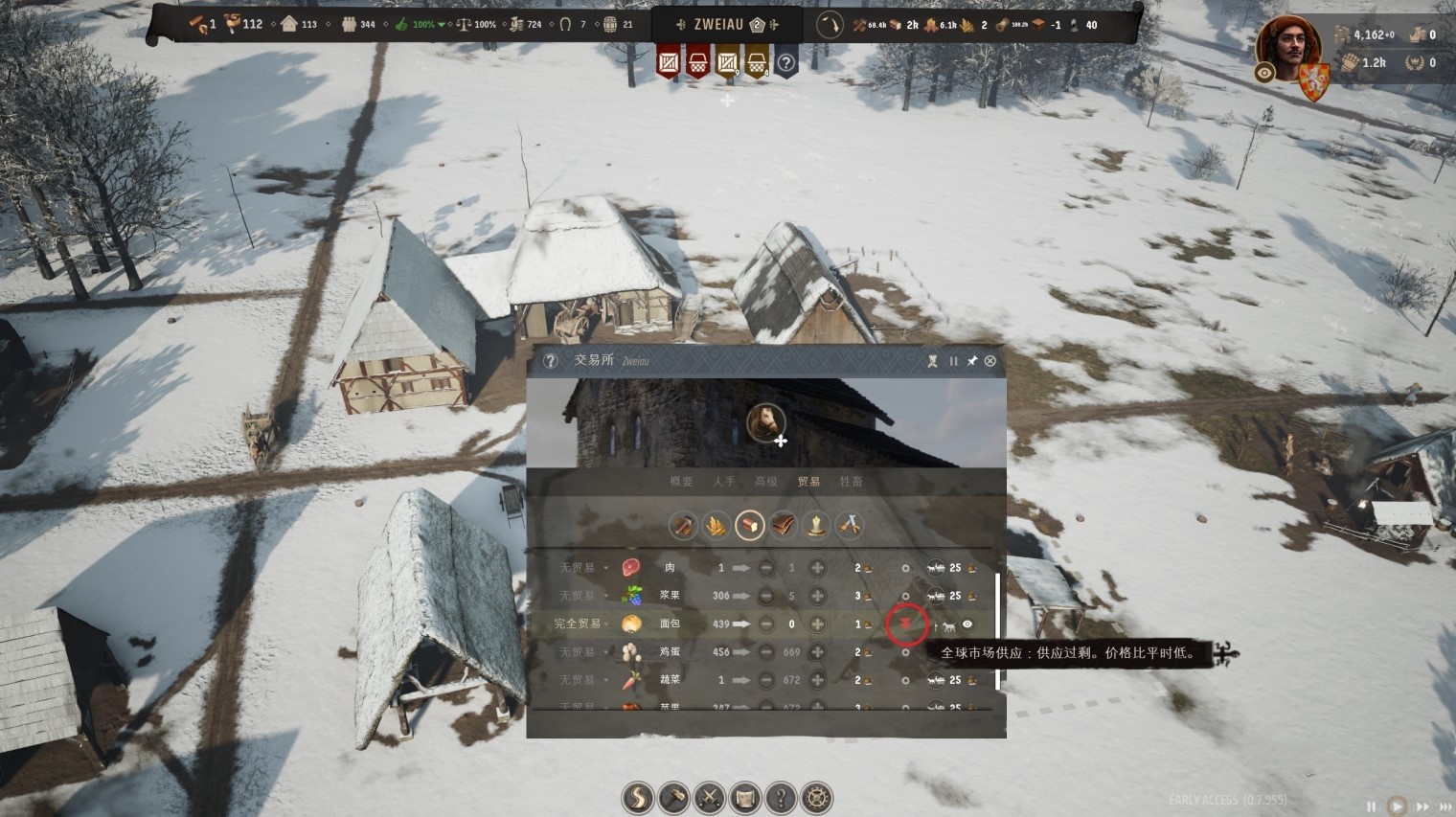Increase desired surplus for 面包
Screen dimensions: 1456x817
click(817, 624)
